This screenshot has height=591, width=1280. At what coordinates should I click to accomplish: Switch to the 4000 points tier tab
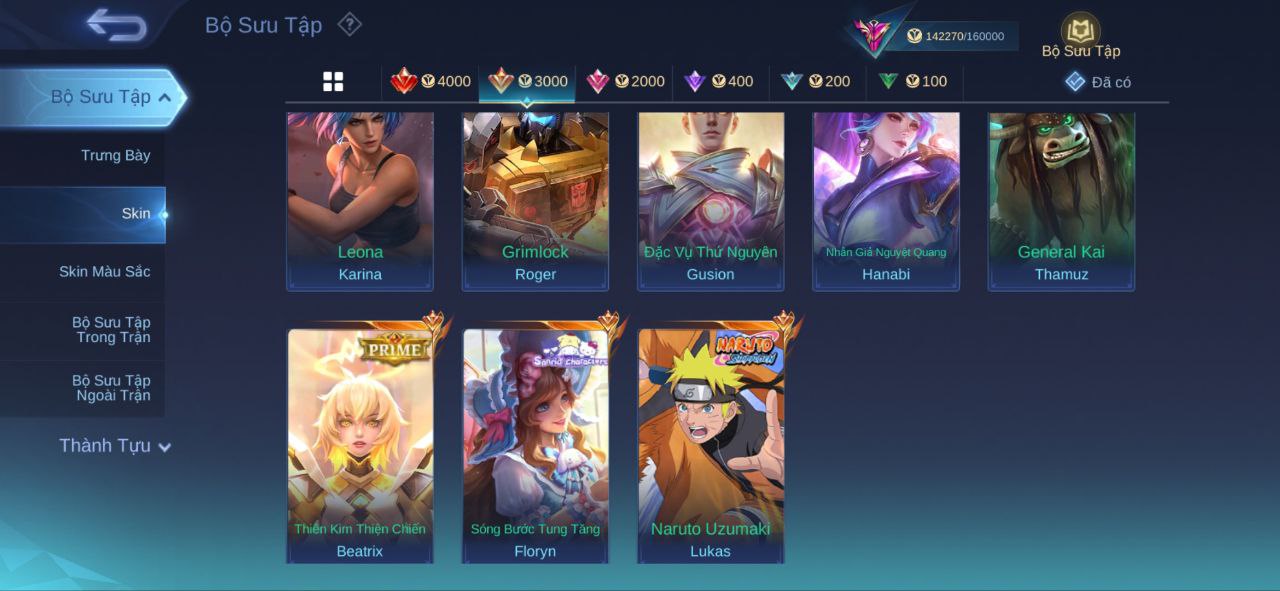click(x=431, y=82)
